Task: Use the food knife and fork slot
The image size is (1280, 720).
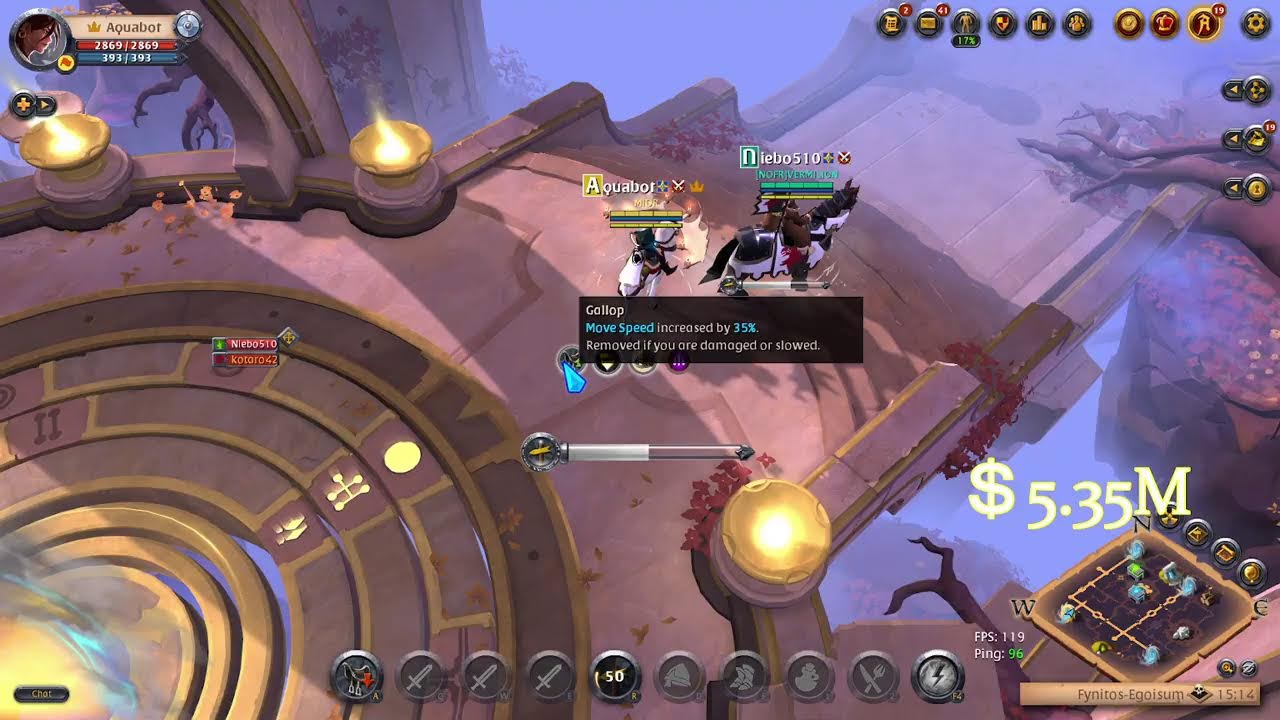Action: (x=873, y=677)
